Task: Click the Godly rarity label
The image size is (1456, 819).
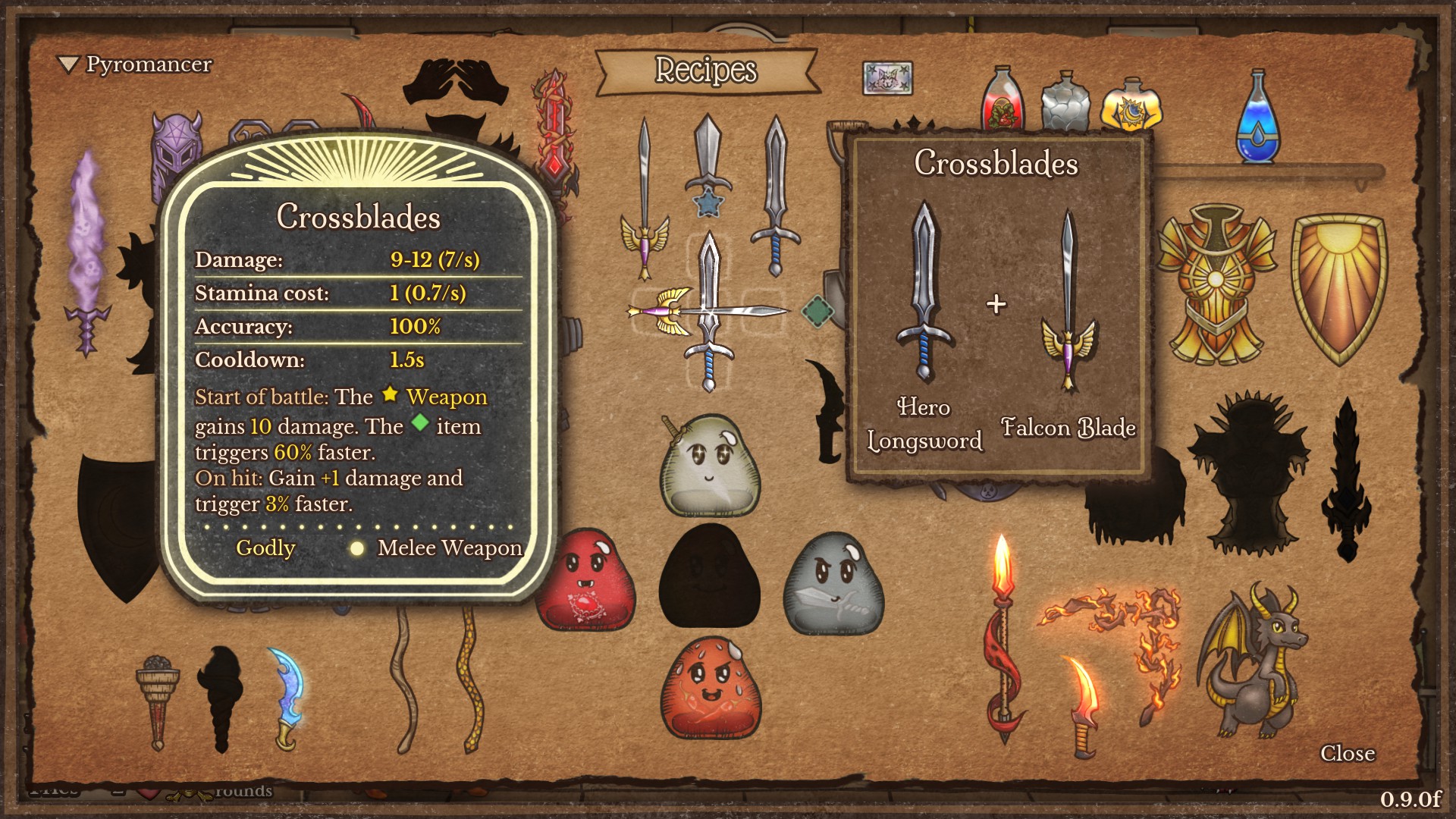Action: tap(266, 548)
